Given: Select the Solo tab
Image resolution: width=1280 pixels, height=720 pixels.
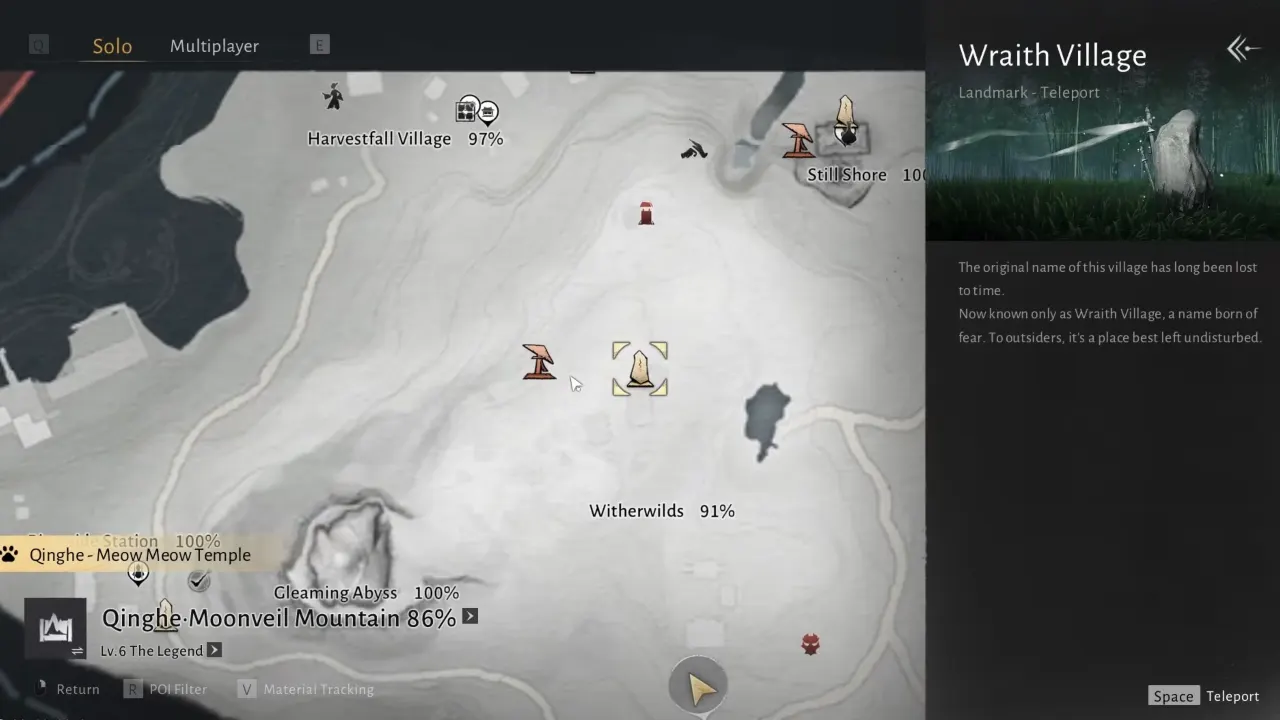Looking at the screenshot, I should [112, 45].
